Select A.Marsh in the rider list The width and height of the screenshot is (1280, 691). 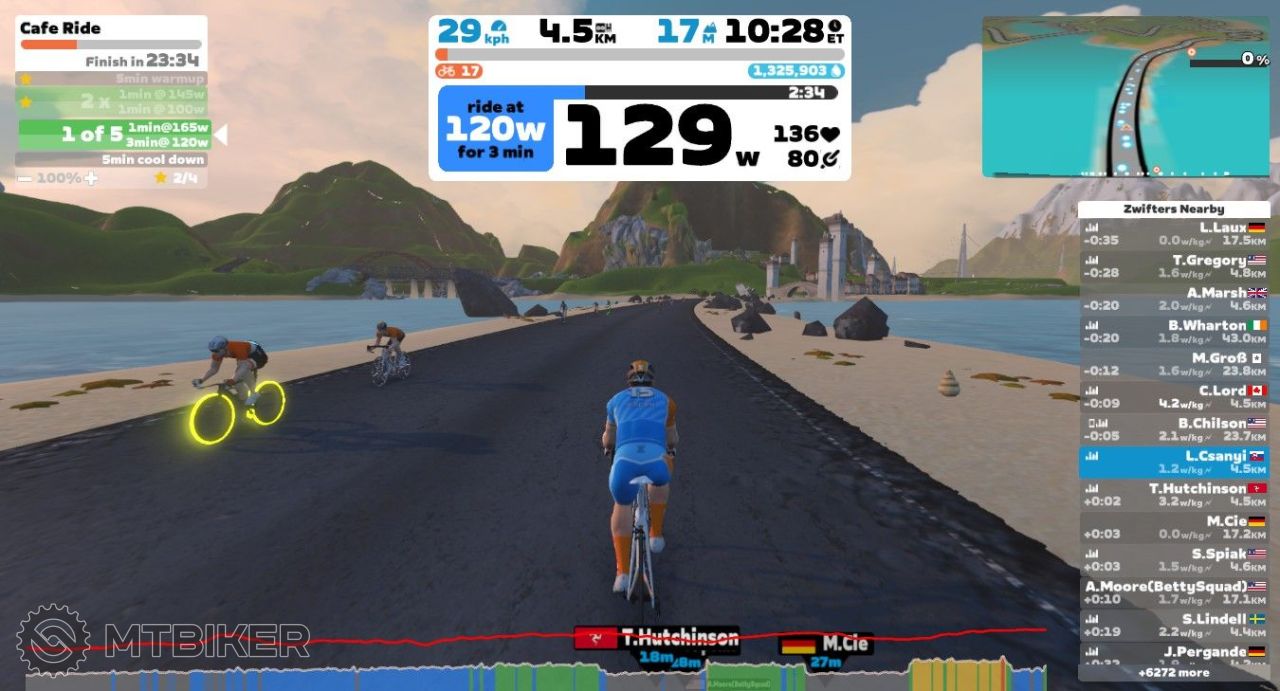(x=1174, y=299)
